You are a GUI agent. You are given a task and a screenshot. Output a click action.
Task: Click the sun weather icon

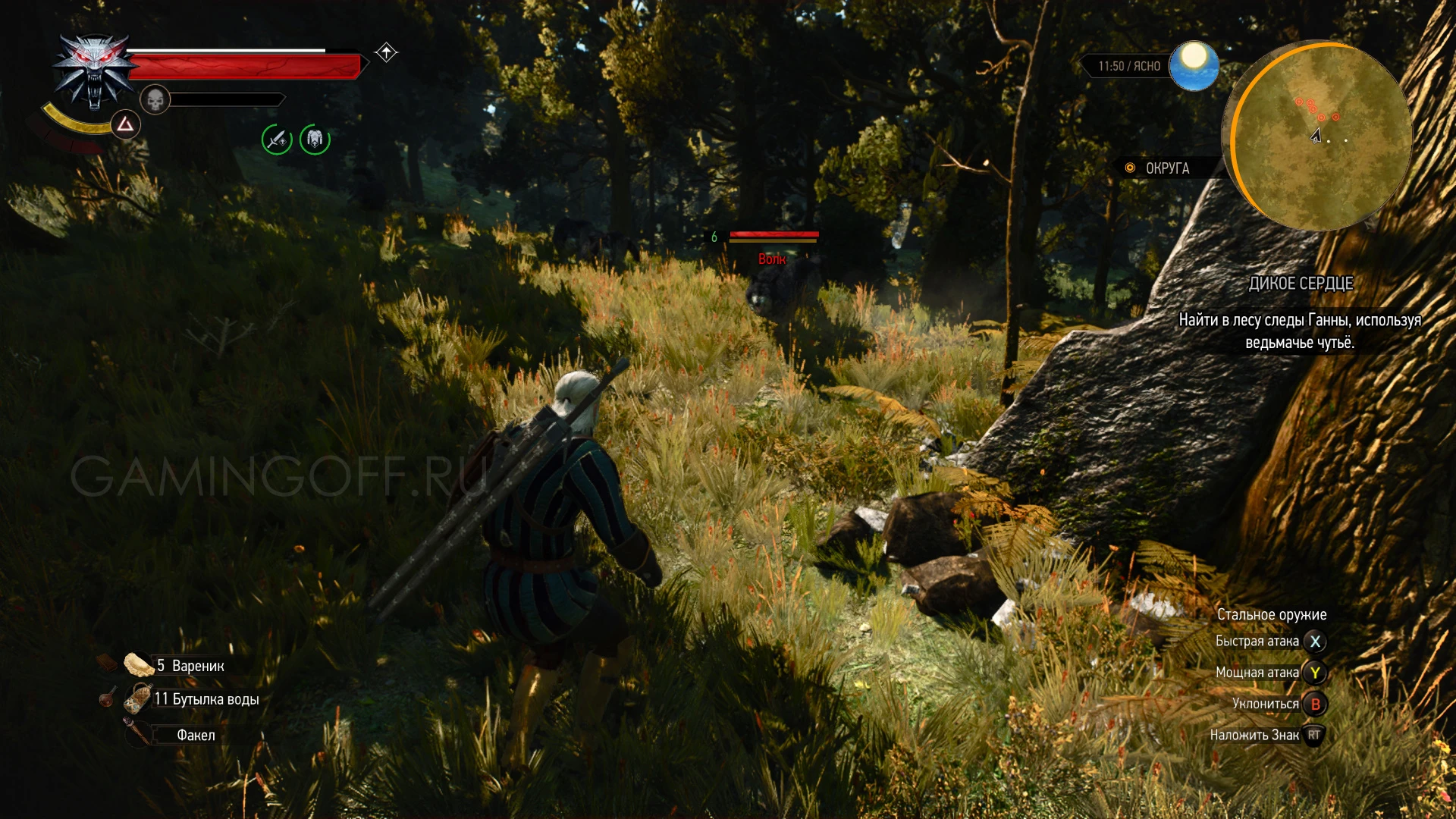click(x=1194, y=65)
